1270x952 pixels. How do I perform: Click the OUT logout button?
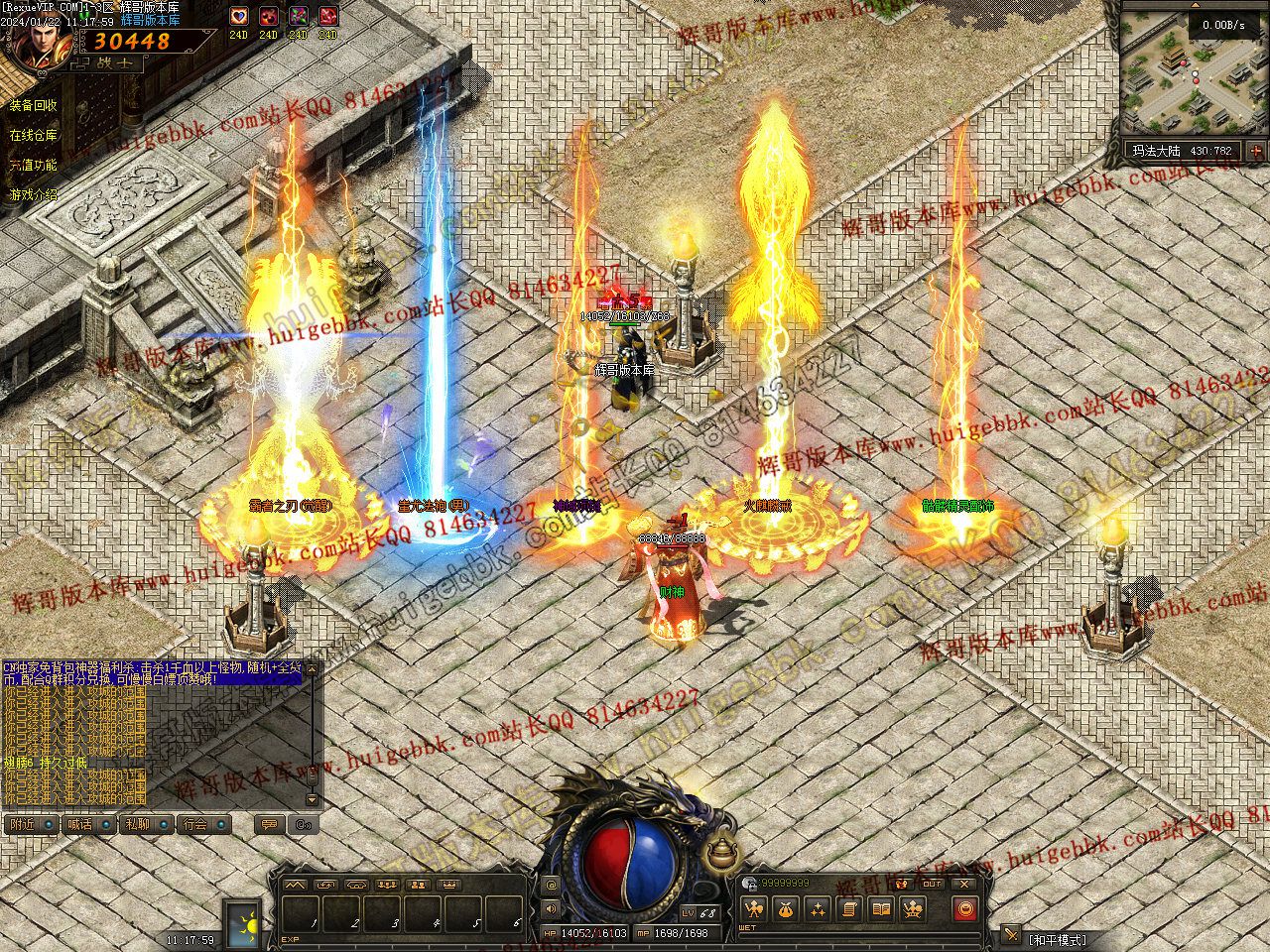click(x=932, y=884)
